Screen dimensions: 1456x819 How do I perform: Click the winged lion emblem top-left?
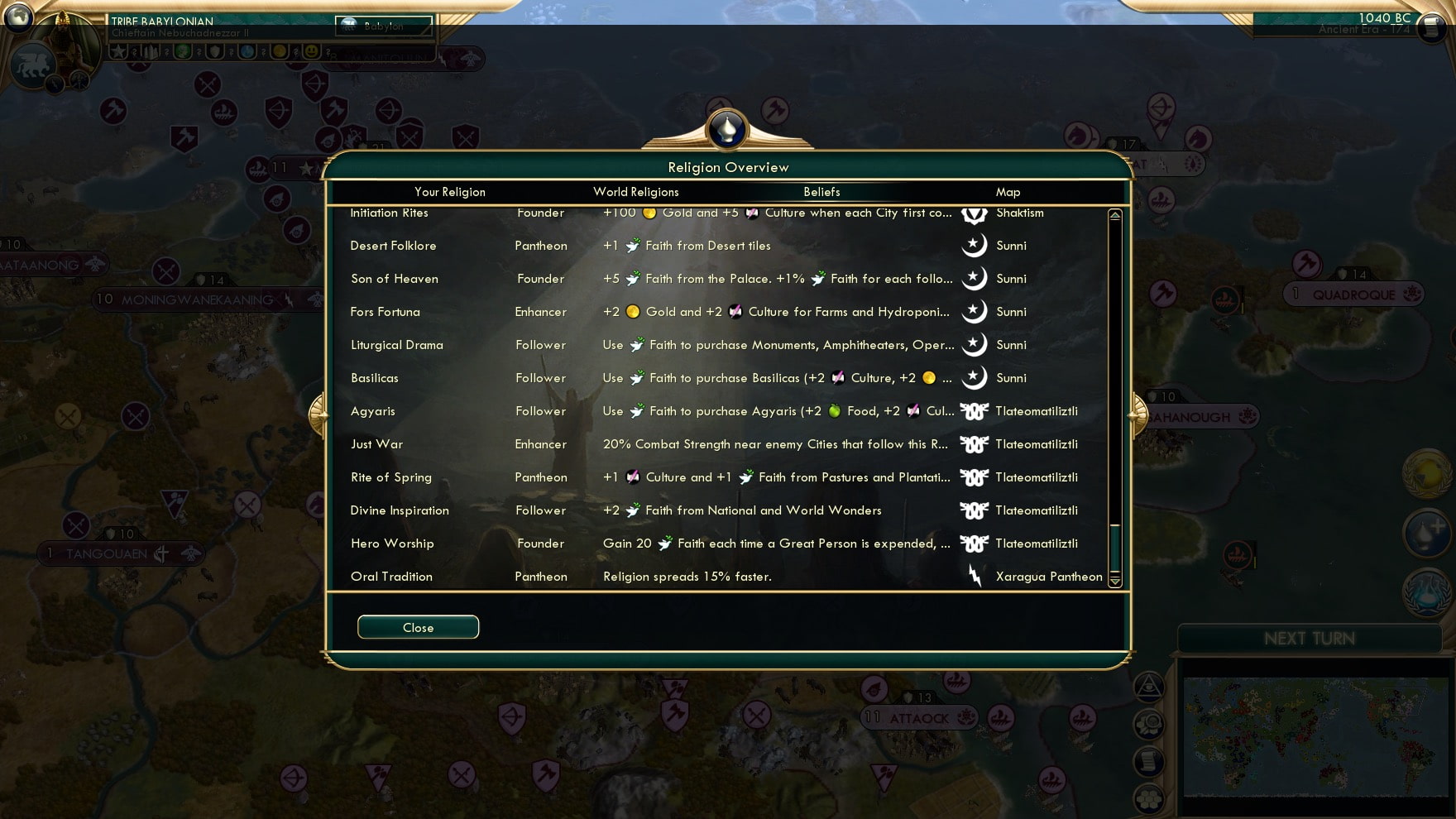click(x=33, y=66)
